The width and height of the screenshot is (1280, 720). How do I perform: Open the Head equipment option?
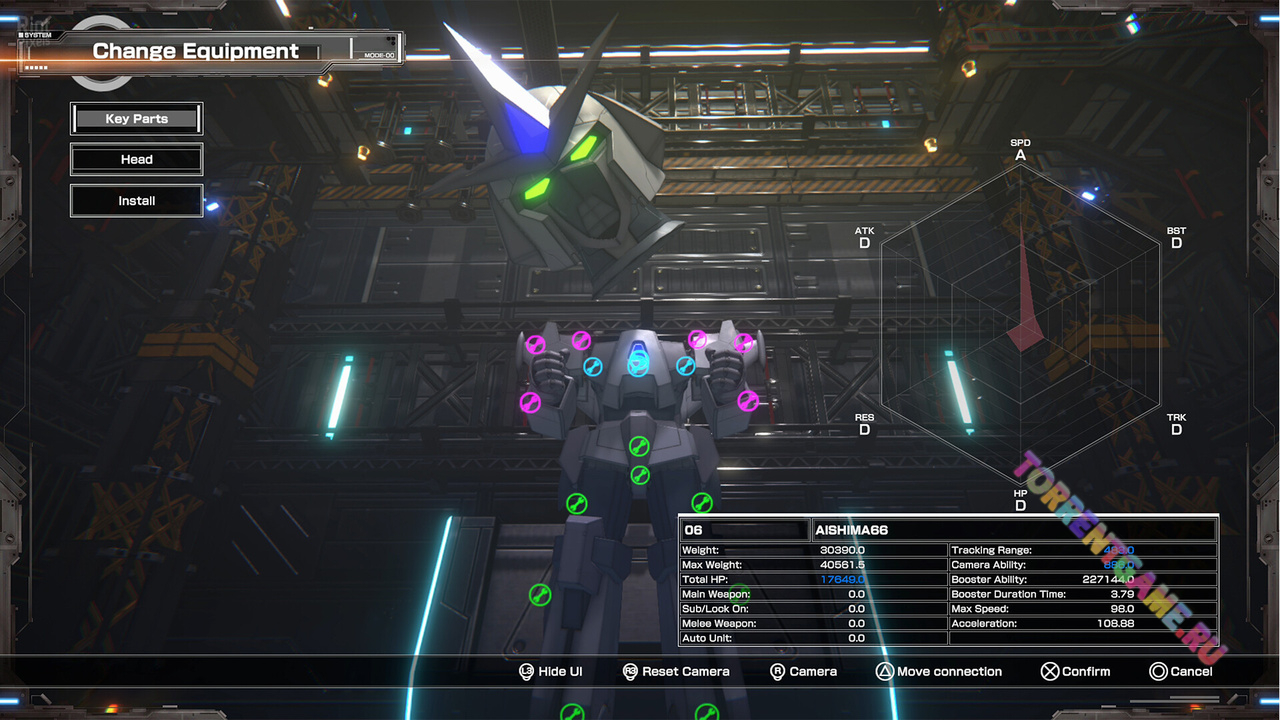(137, 160)
